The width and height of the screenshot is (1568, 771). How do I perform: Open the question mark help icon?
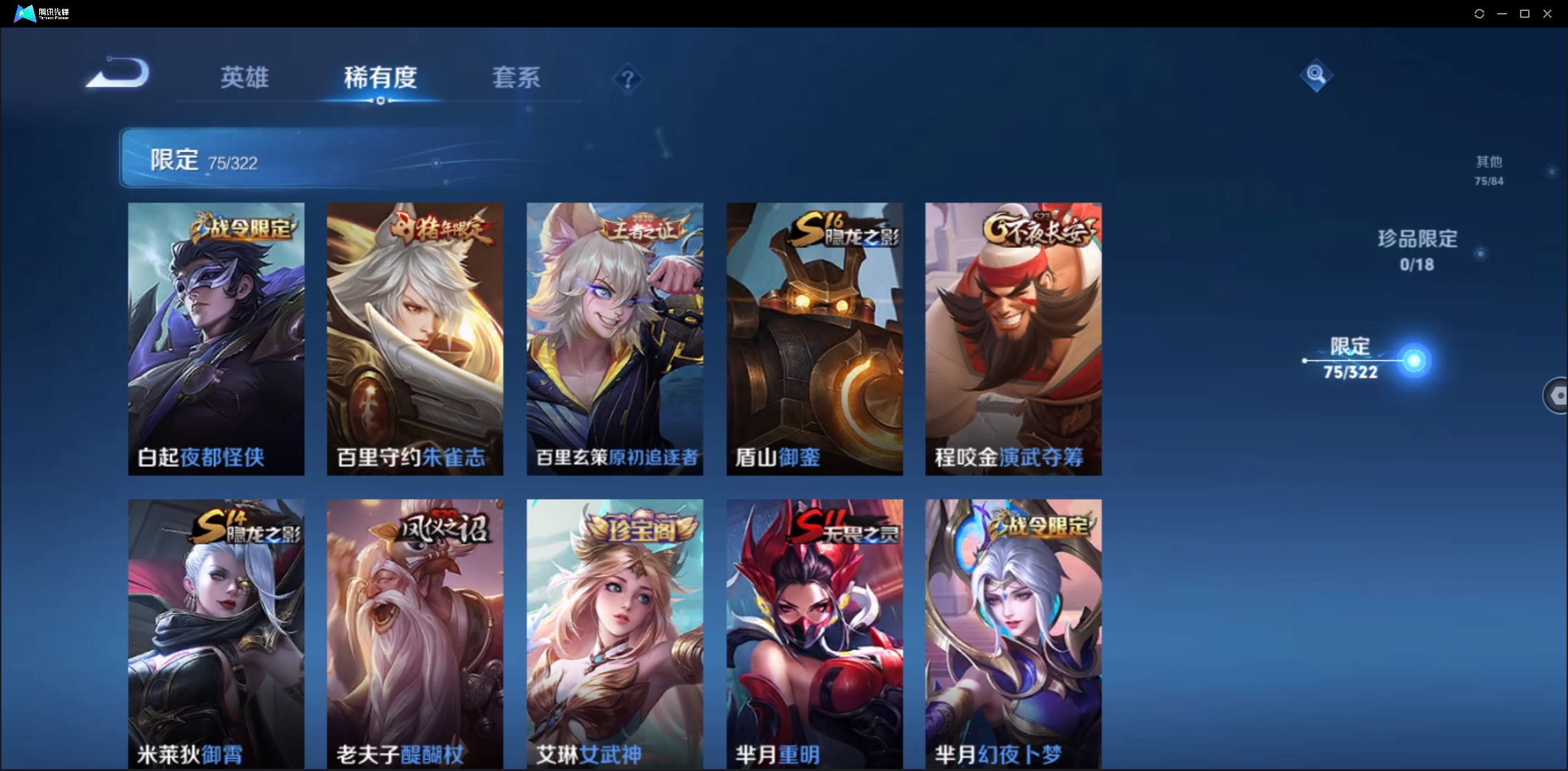click(627, 79)
